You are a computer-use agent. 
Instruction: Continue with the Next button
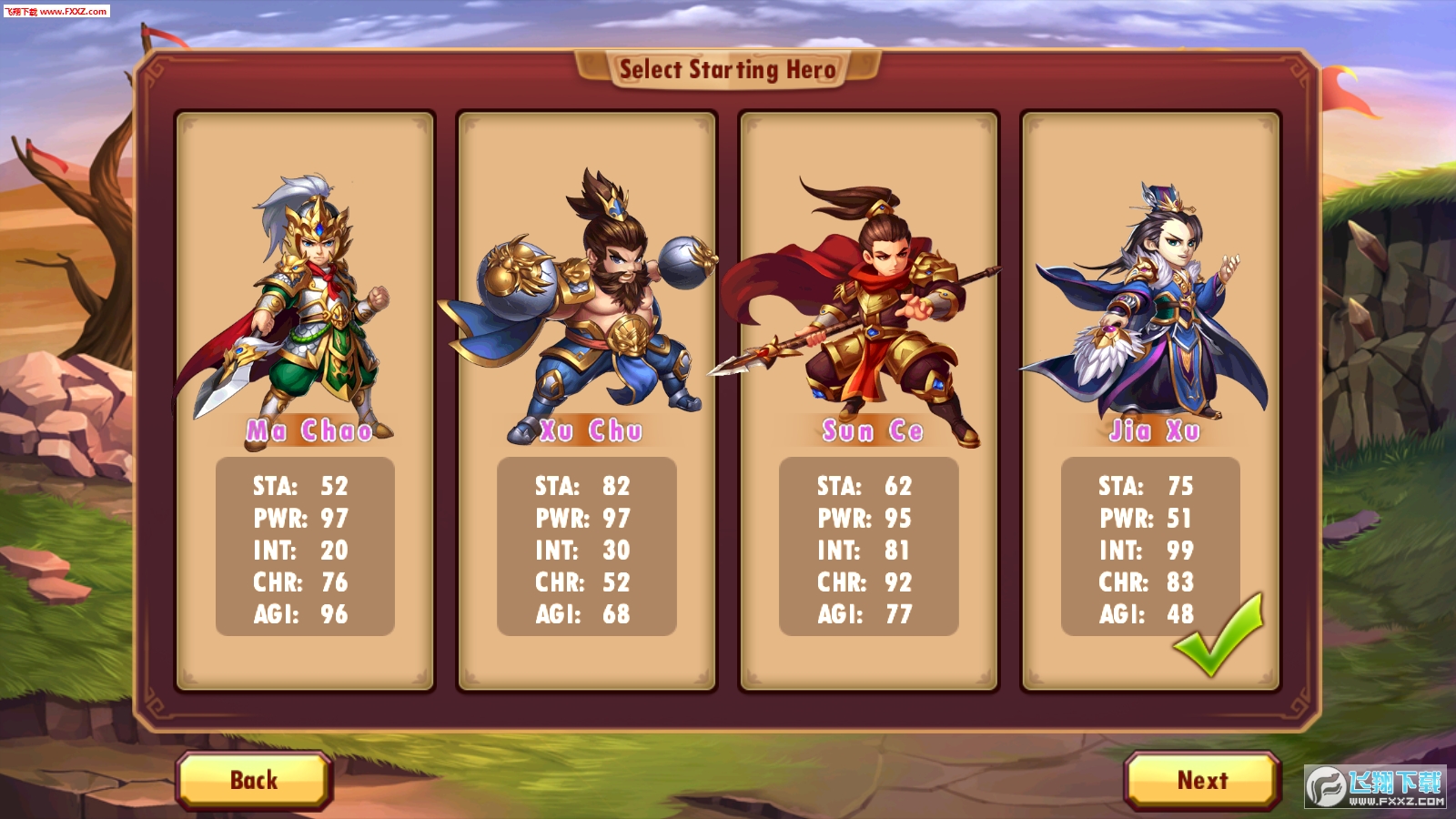[1202, 780]
